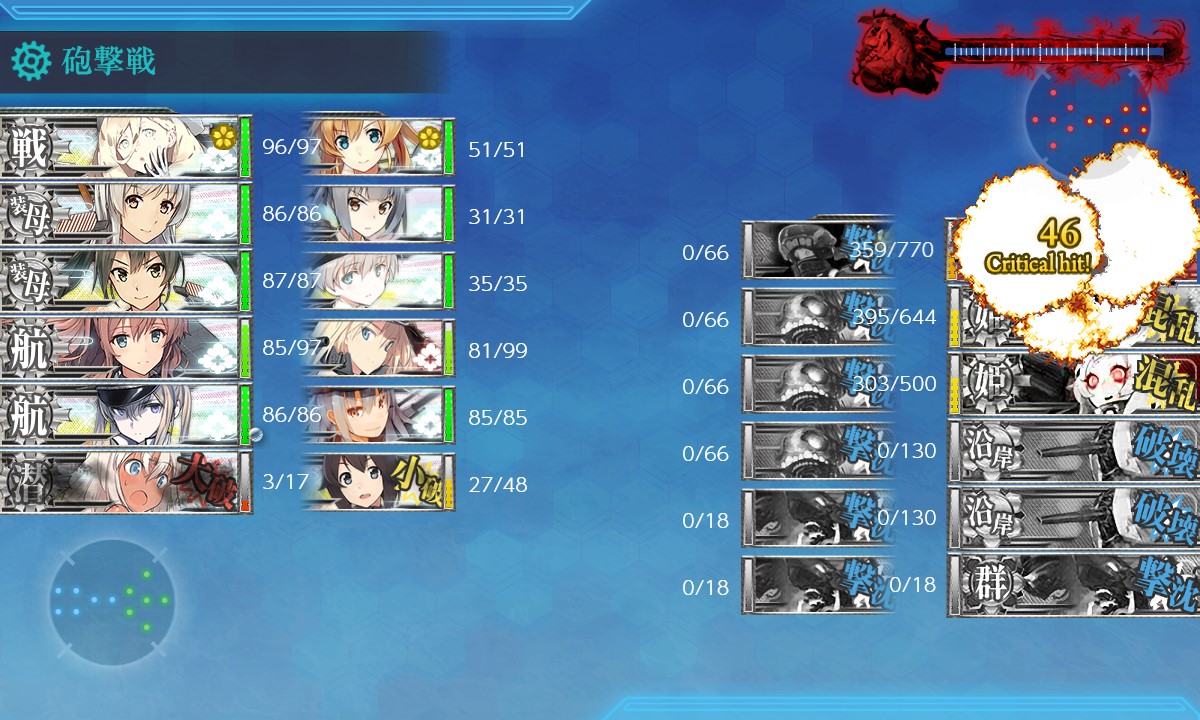Select the flagship battleship card with 96/97 HP
The width and height of the screenshot is (1200, 720).
click(x=125, y=147)
